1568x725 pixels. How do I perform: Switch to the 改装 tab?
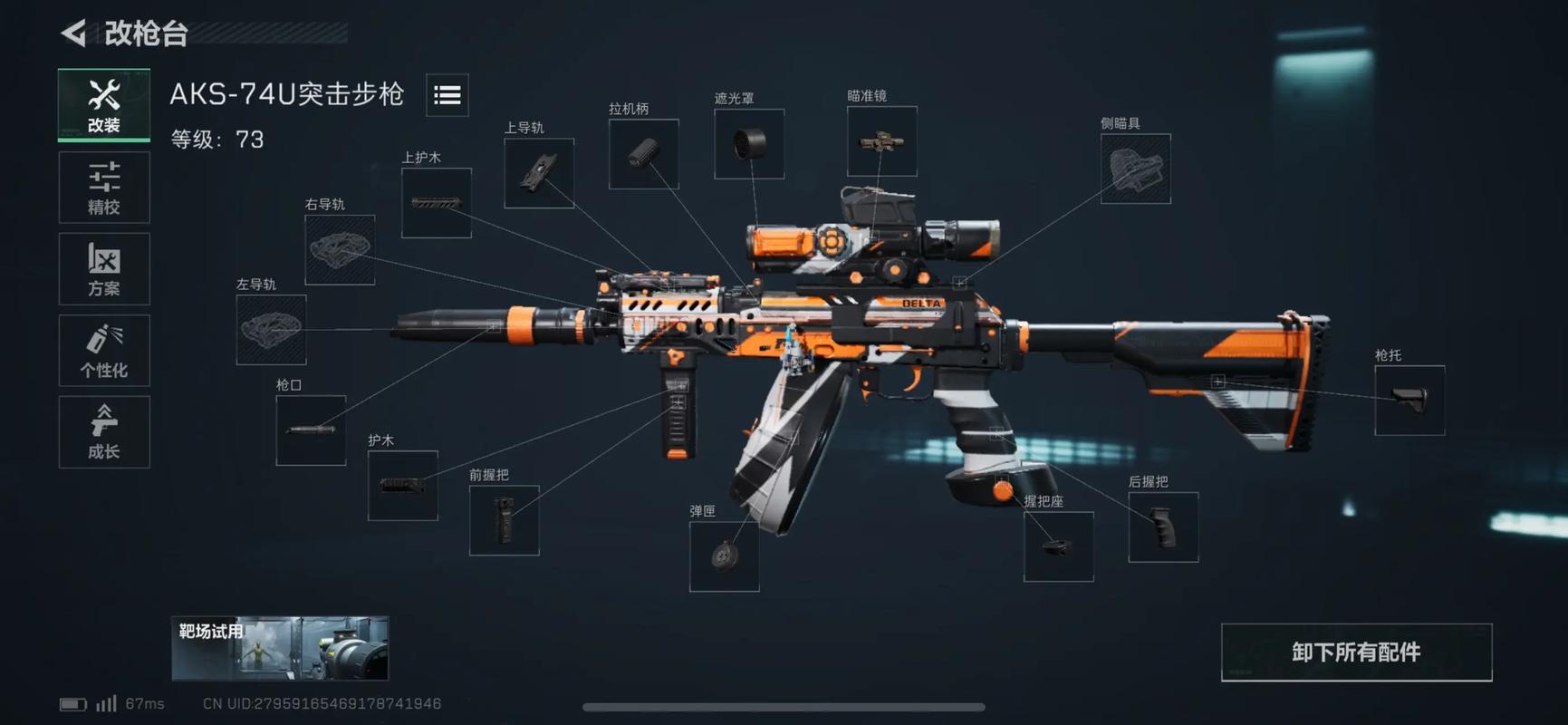(104, 105)
